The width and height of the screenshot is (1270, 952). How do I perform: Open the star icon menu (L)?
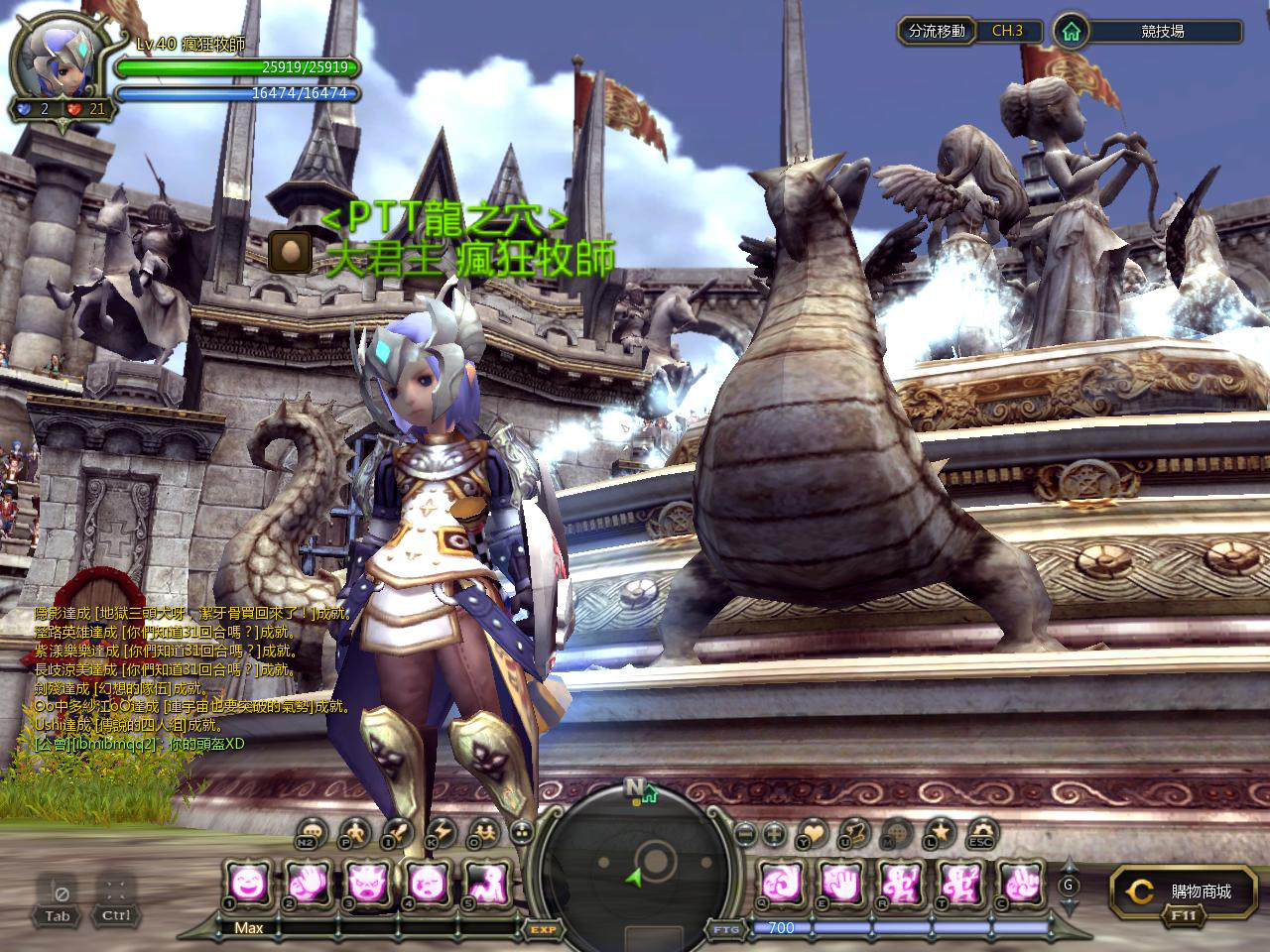tap(941, 832)
